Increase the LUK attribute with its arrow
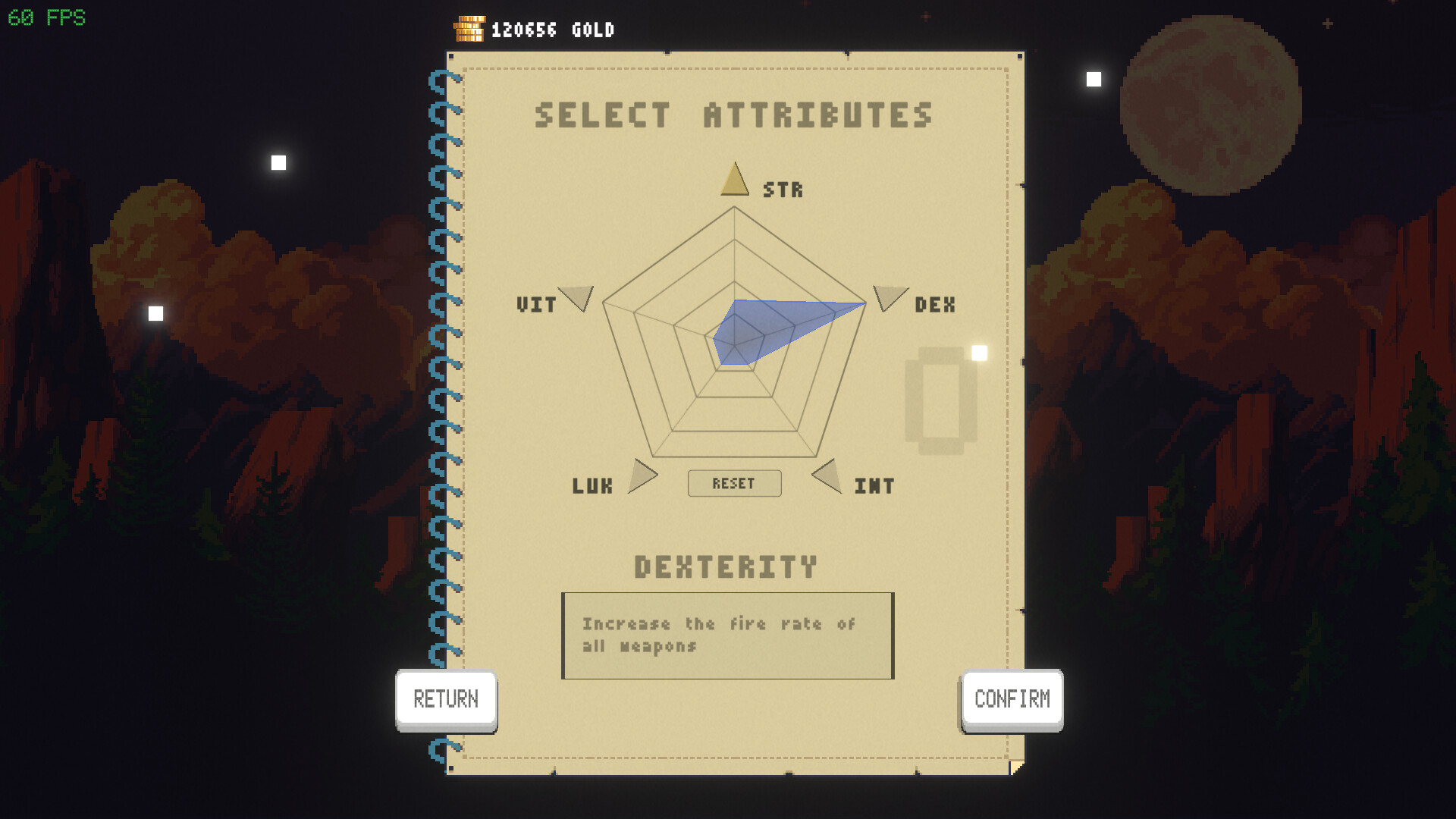 [643, 477]
